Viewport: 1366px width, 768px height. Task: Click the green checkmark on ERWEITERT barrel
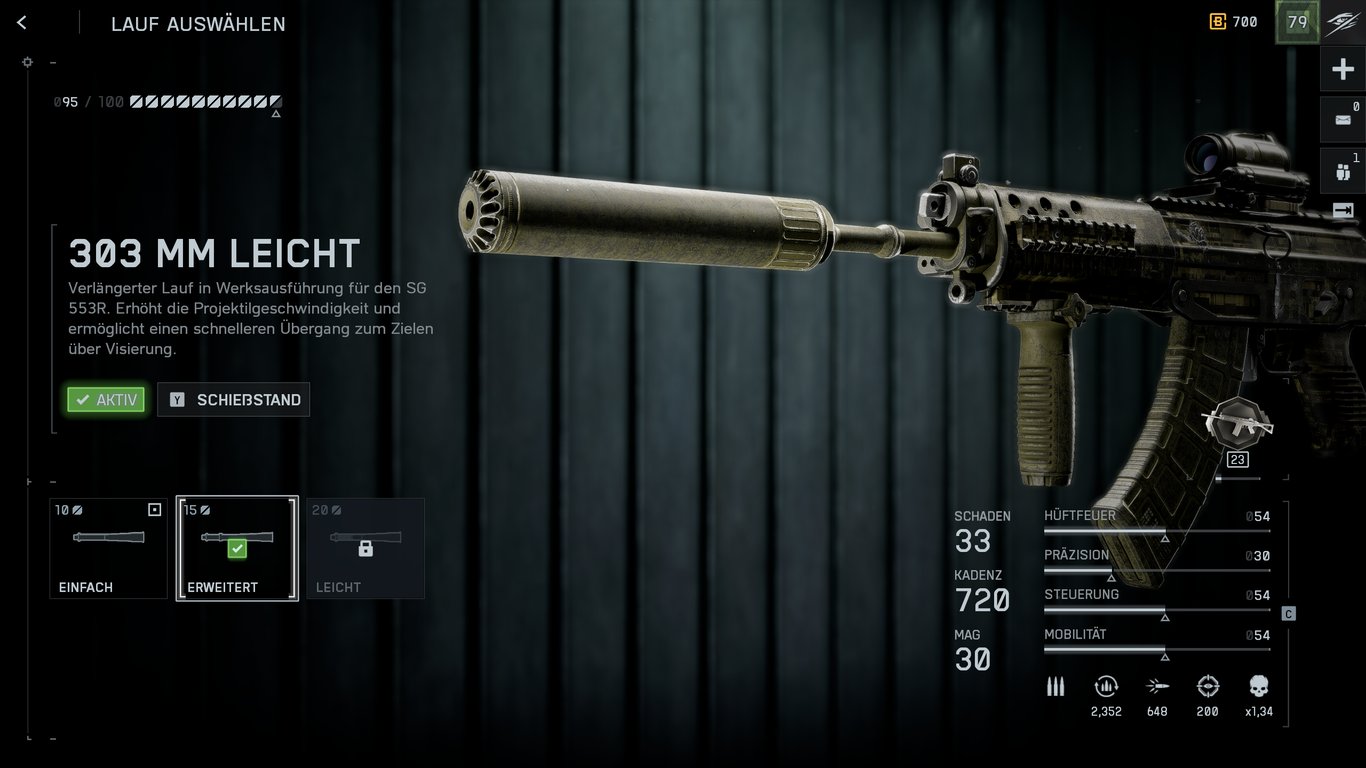[236, 547]
